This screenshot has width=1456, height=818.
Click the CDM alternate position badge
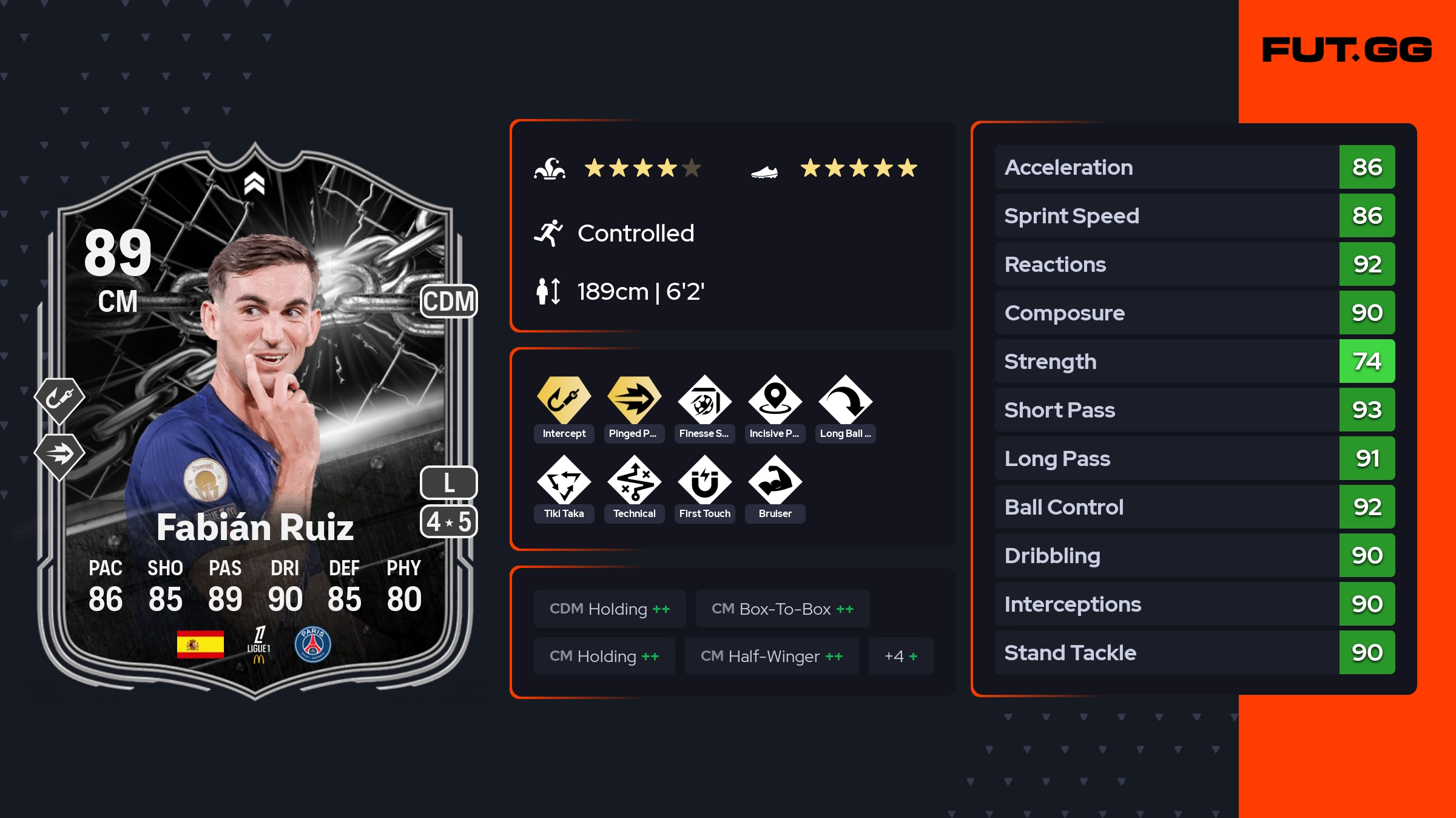448,301
